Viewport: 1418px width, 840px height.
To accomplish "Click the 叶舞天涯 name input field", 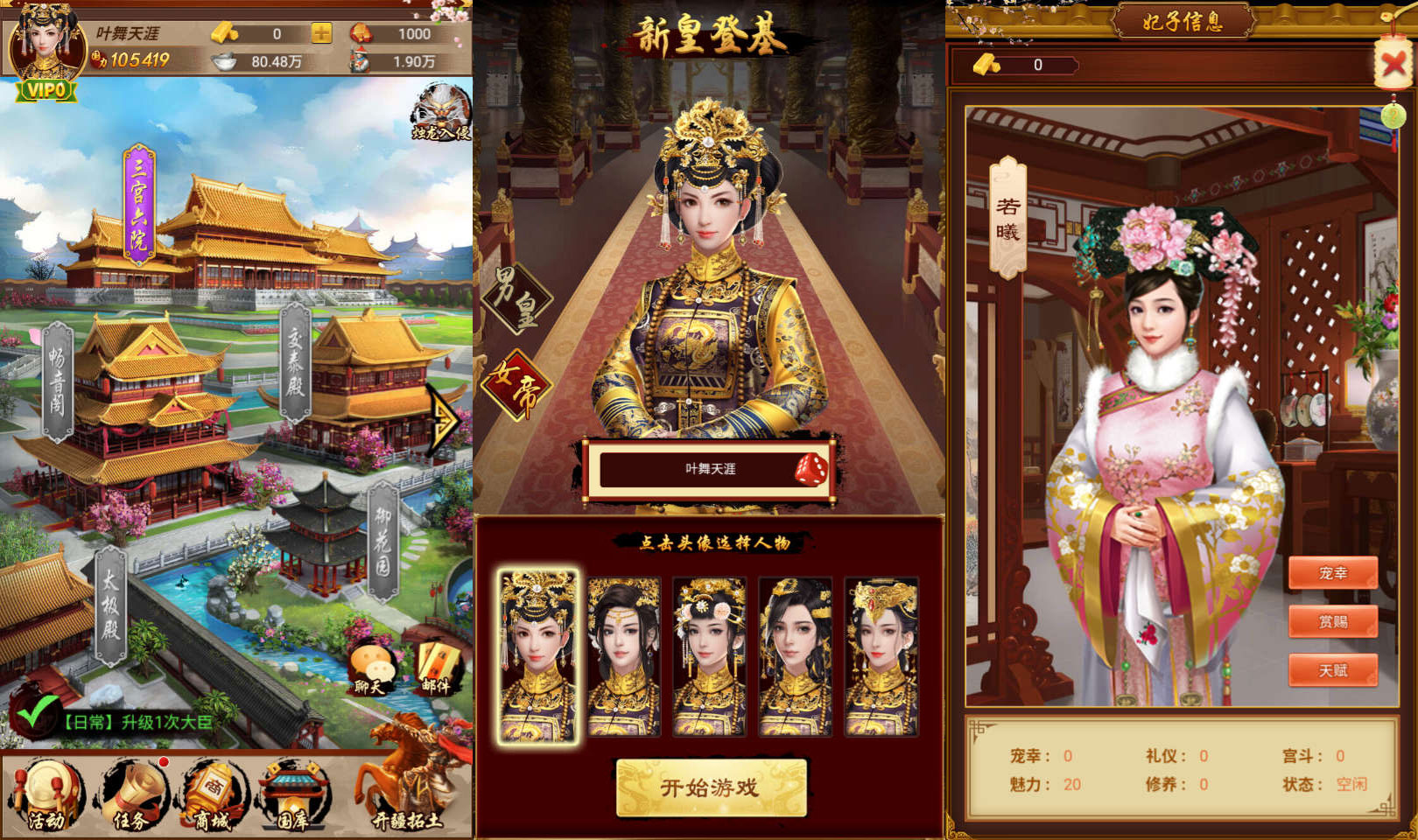I will (709, 470).
